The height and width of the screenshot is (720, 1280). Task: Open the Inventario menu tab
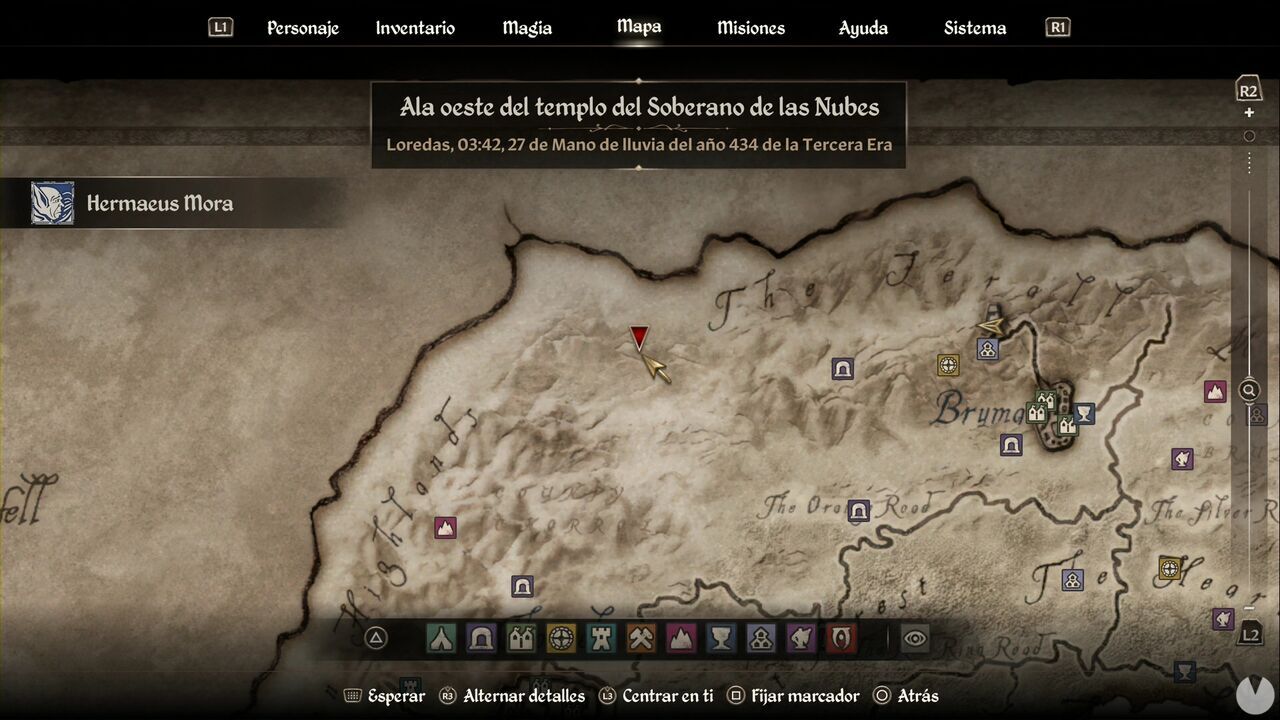click(x=414, y=27)
